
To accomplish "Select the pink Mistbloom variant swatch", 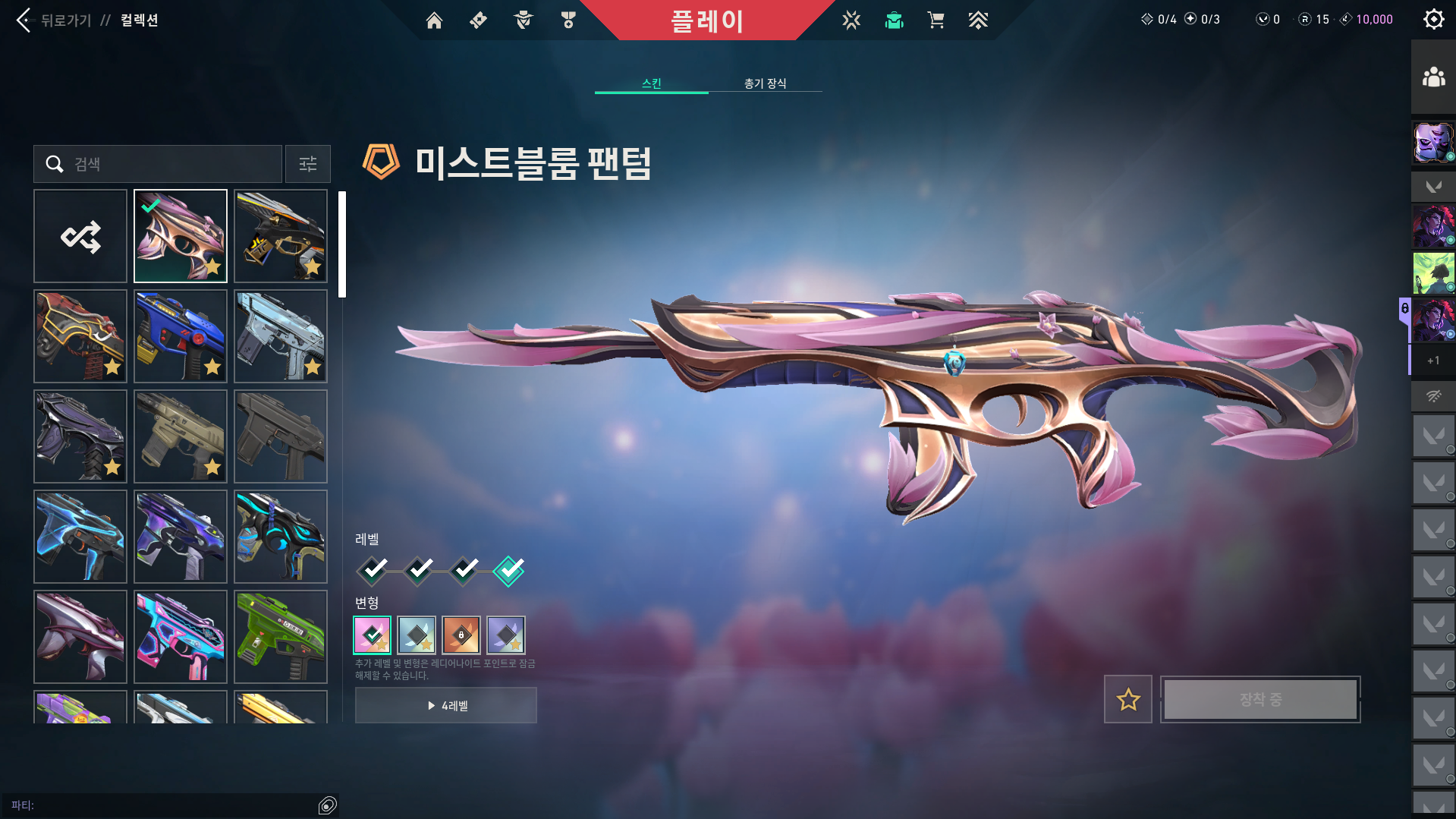I will [x=371, y=635].
